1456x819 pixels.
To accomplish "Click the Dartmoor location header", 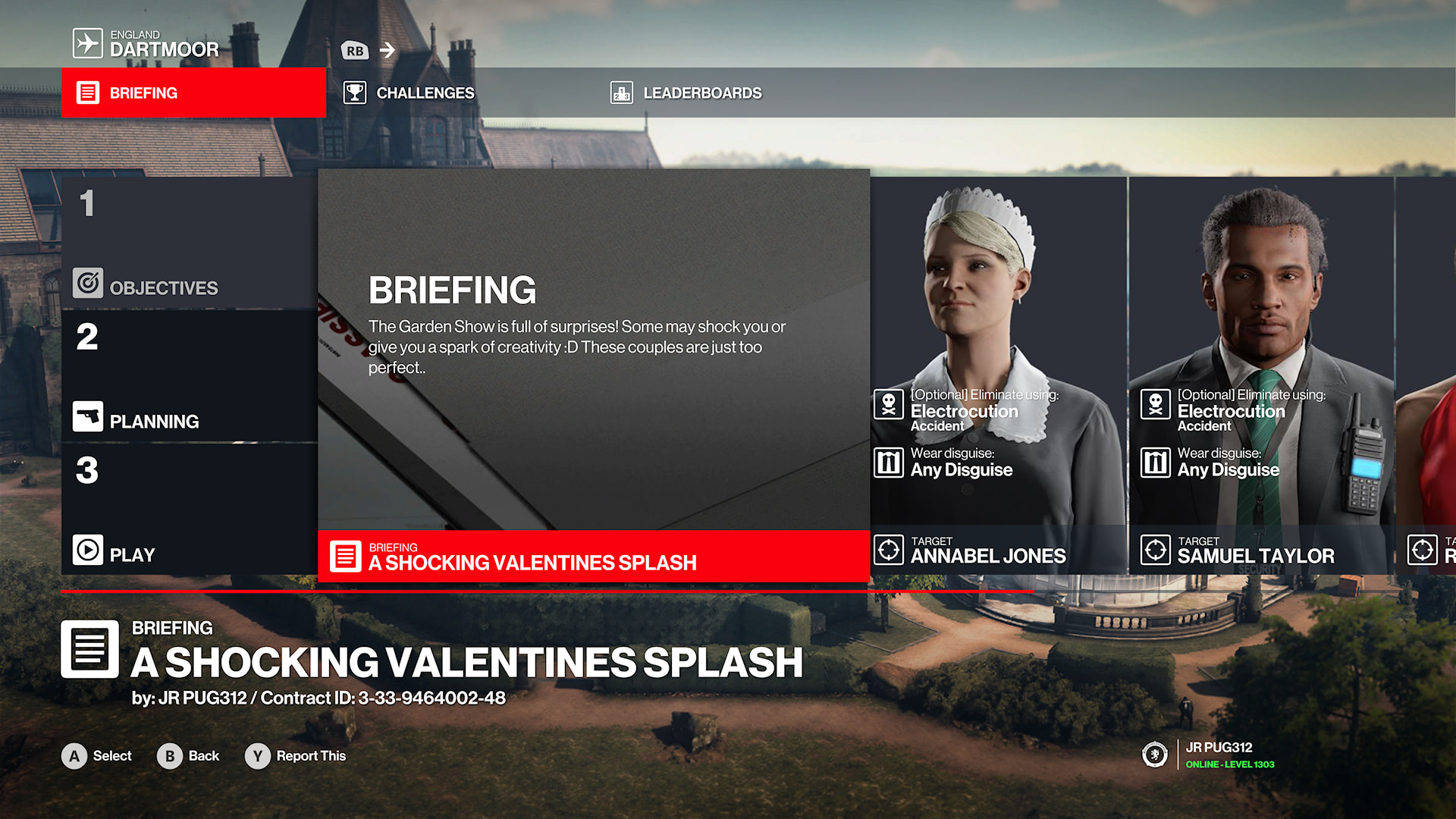I will (x=146, y=43).
